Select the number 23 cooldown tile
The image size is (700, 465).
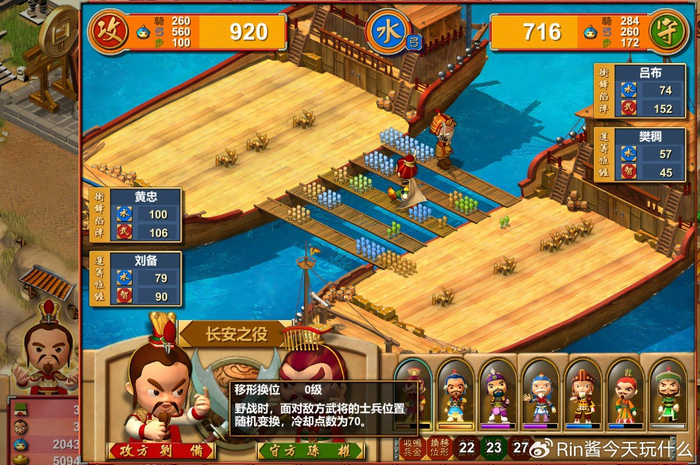pyautogui.click(x=494, y=448)
